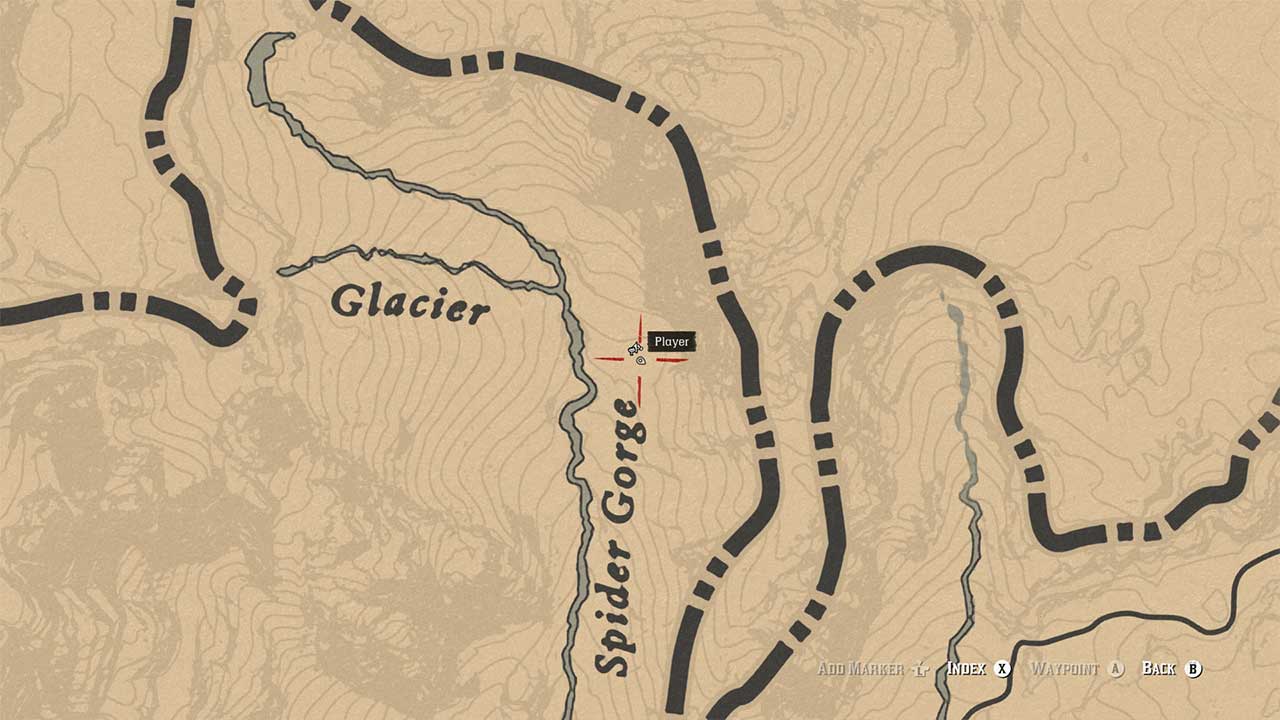Click the B button icon next to Back

point(1192,669)
